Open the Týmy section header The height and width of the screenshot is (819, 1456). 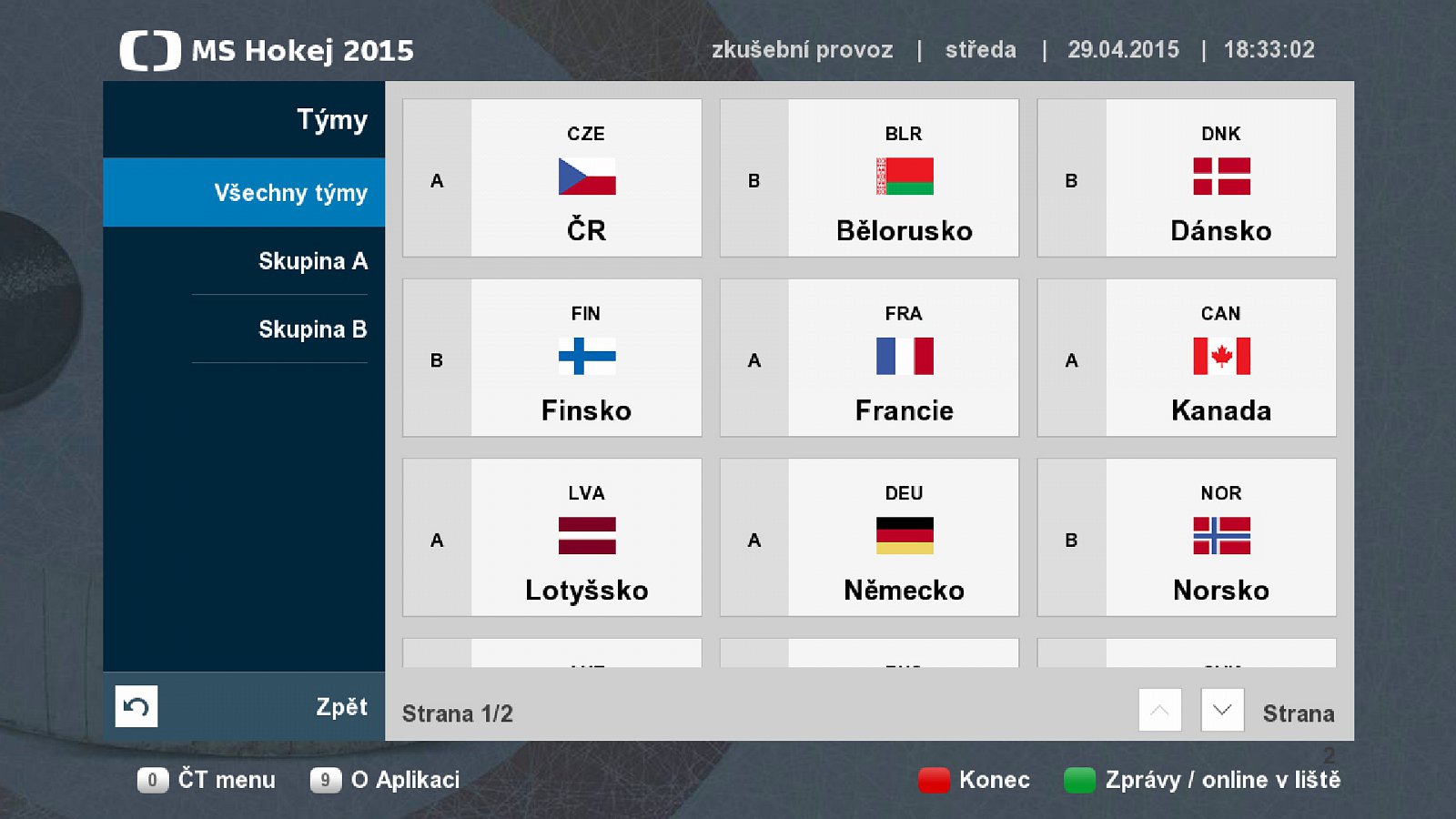tap(332, 119)
